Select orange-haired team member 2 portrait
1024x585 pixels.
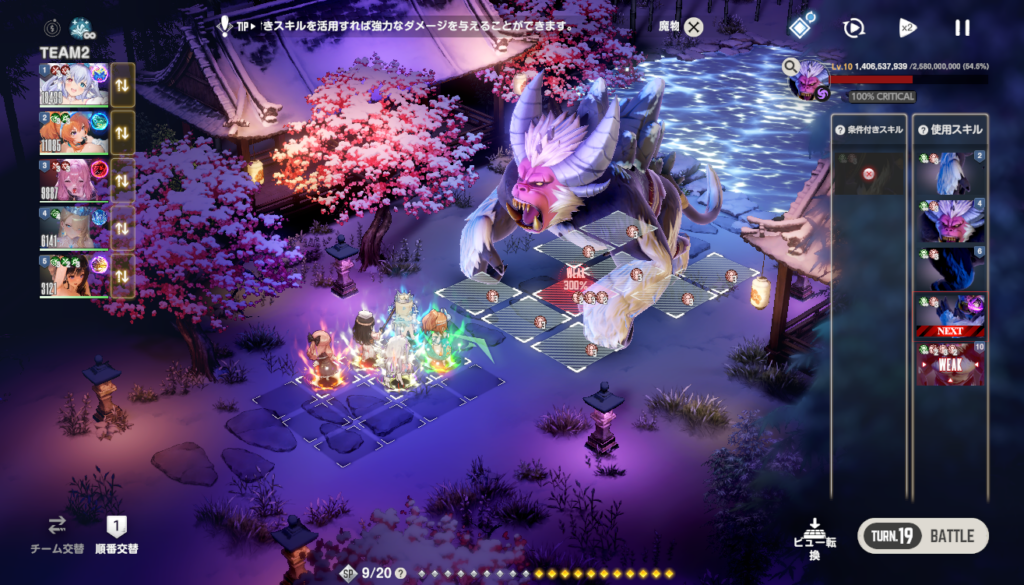coord(74,132)
